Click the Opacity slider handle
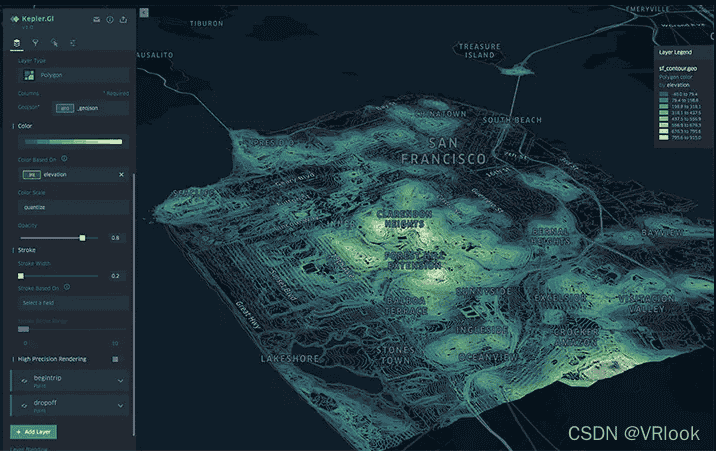Screen dimensions: 716x451 coord(82,238)
